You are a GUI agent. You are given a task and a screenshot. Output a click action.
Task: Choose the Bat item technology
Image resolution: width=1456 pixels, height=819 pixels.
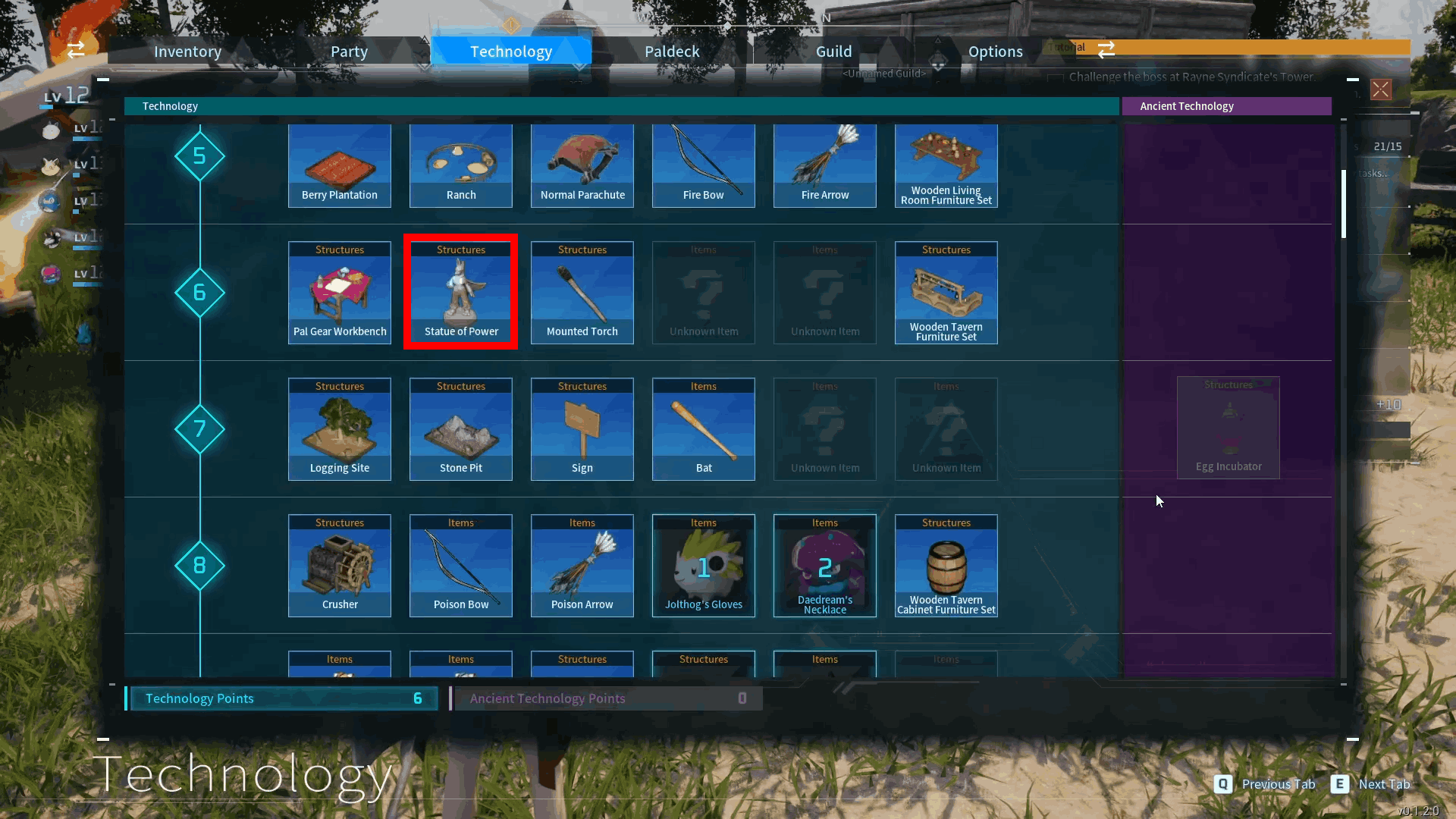tap(704, 429)
